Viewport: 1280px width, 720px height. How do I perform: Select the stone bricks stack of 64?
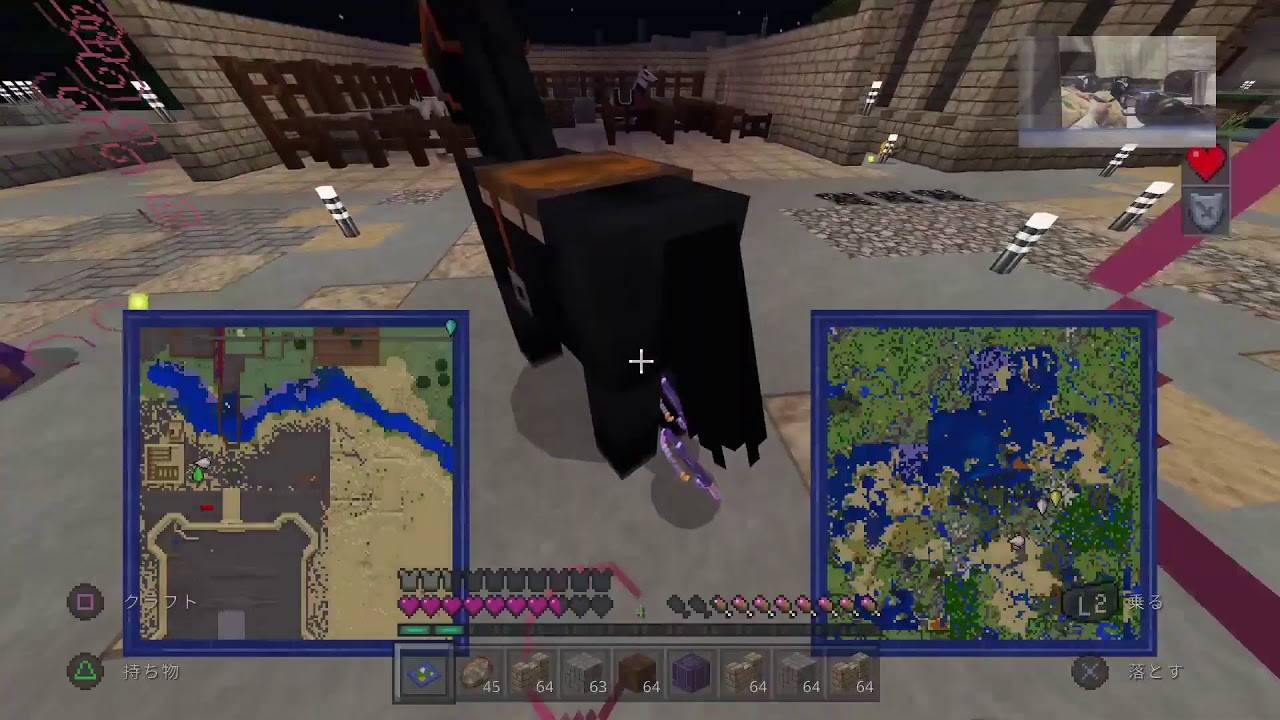point(530,673)
